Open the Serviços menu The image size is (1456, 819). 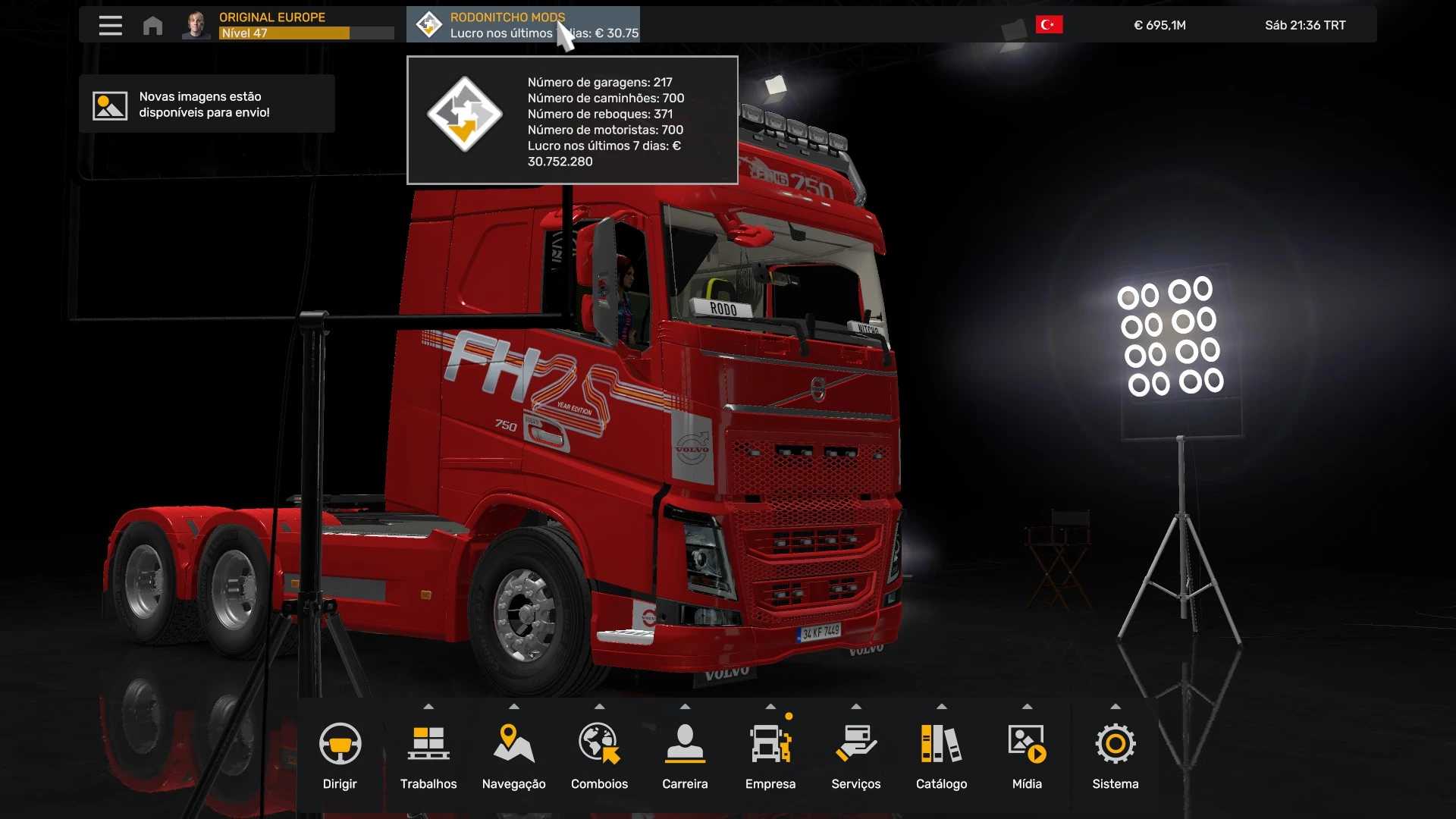[x=855, y=755]
